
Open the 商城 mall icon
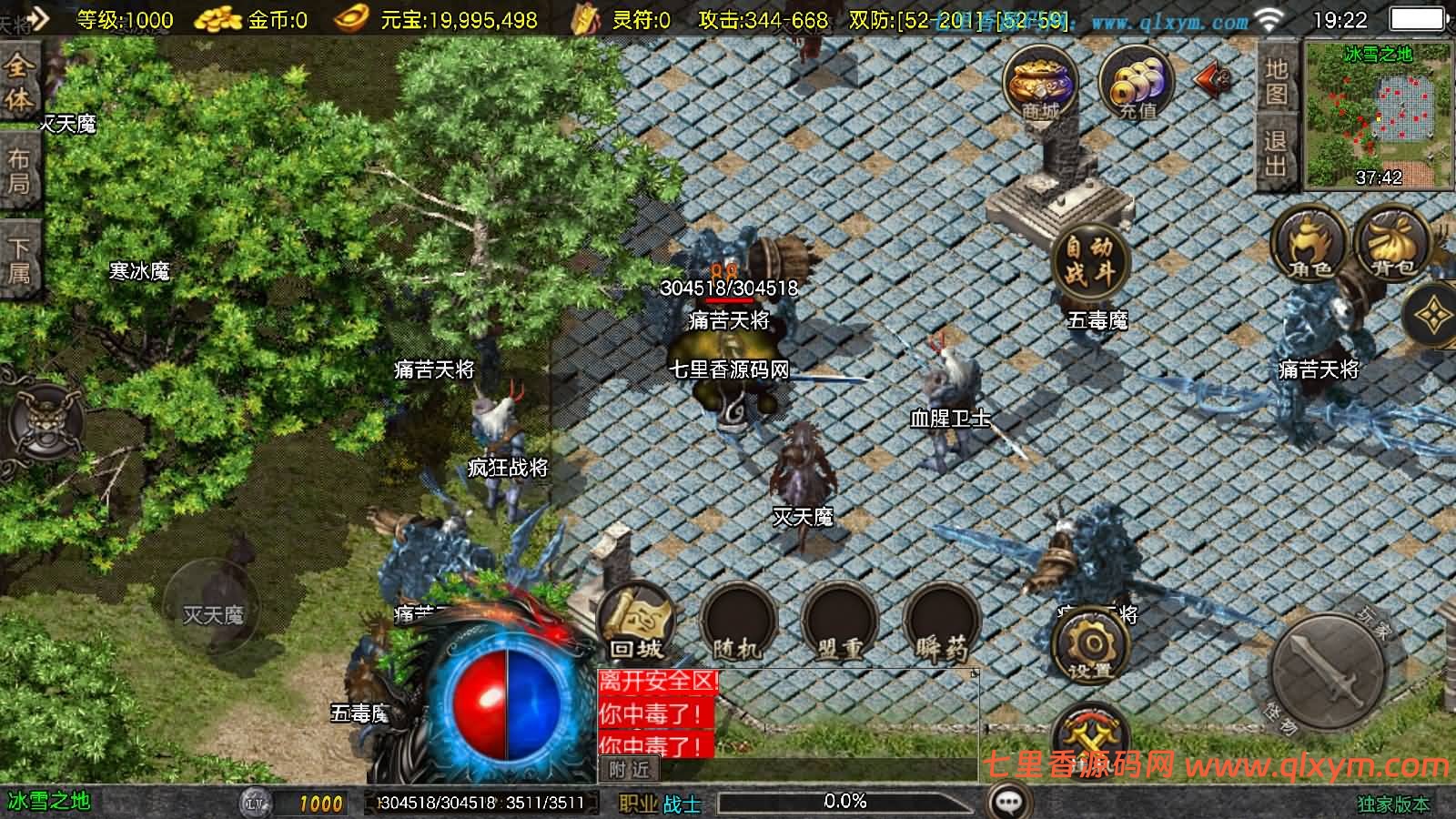pyautogui.click(x=1037, y=82)
